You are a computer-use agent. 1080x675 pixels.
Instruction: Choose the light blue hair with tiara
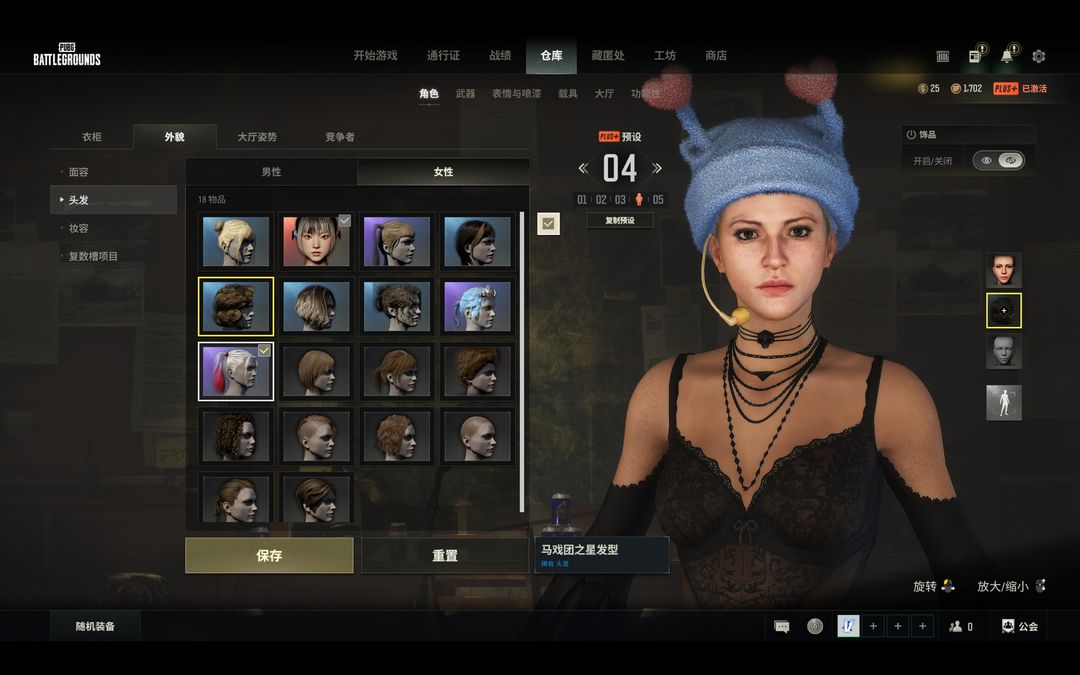point(477,306)
